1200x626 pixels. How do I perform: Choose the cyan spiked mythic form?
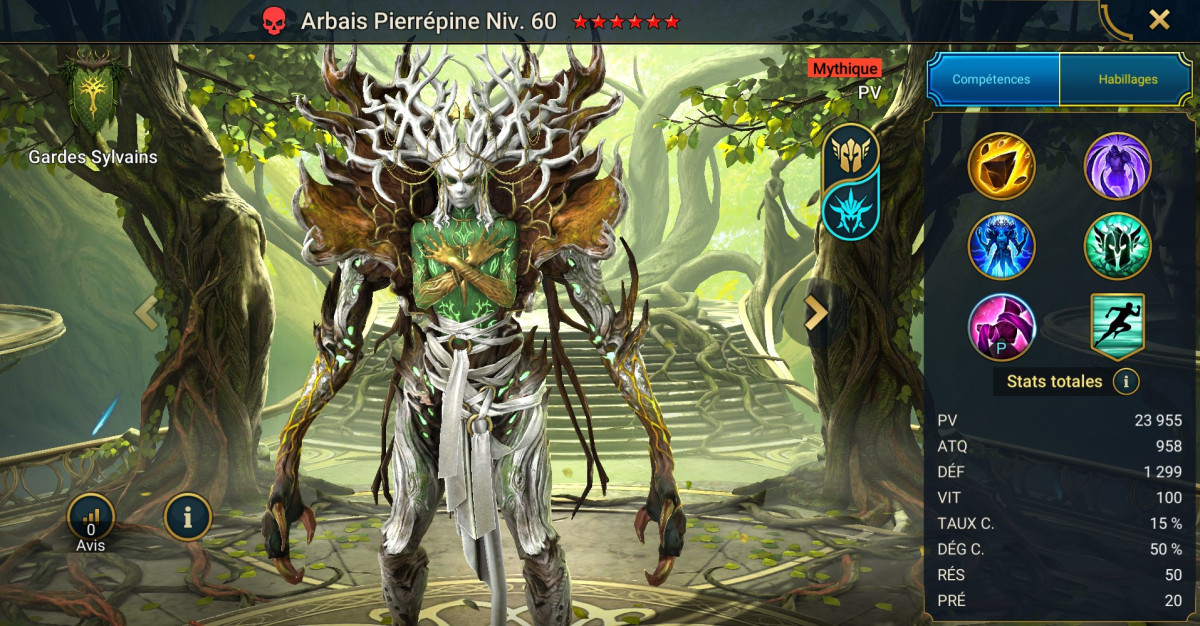850,205
